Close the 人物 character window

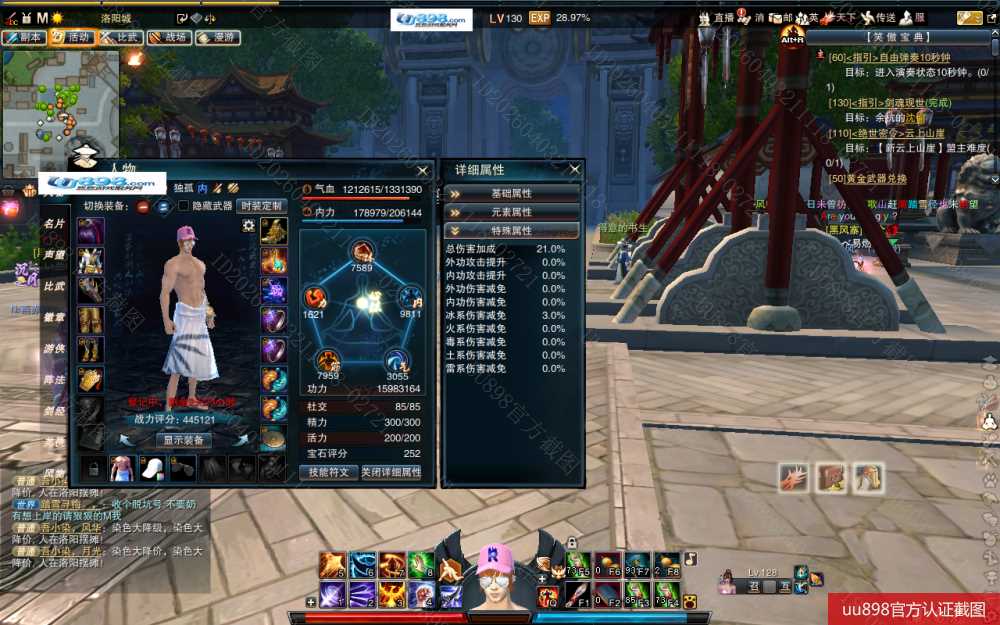423,170
